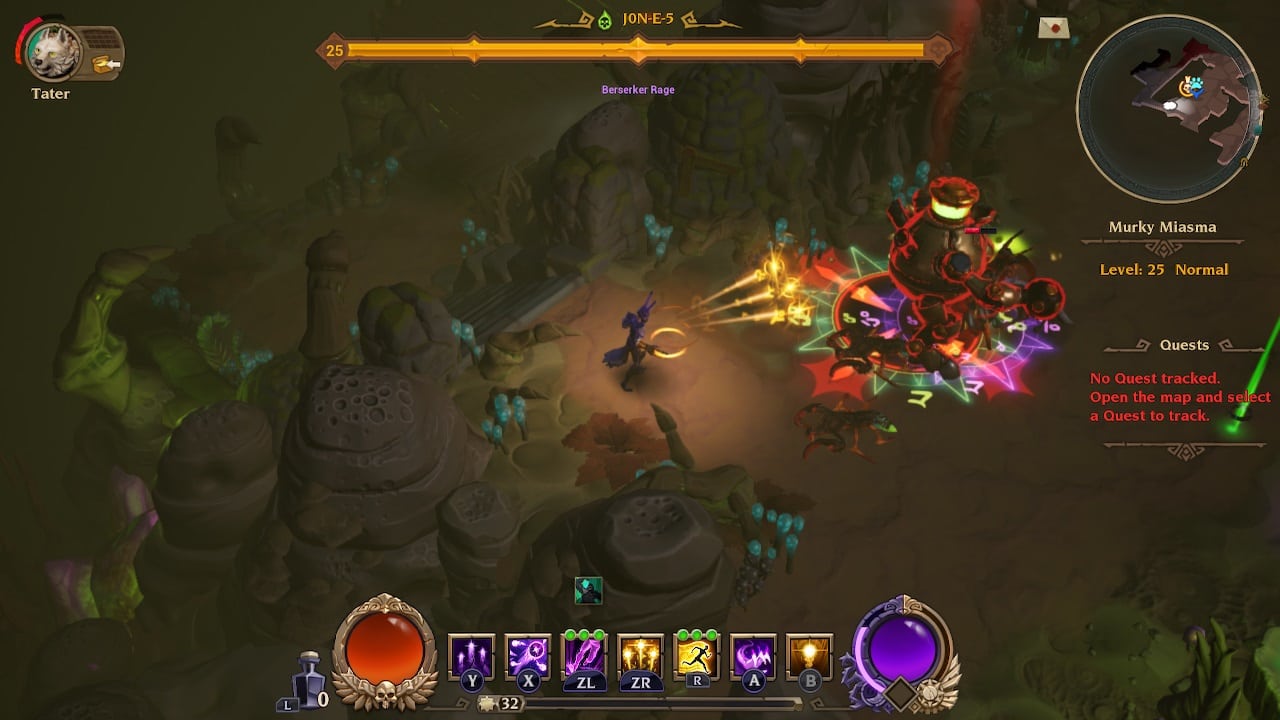Click Level: 25 Normal difficulty label
The image size is (1280, 720).
coord(1163,269)
